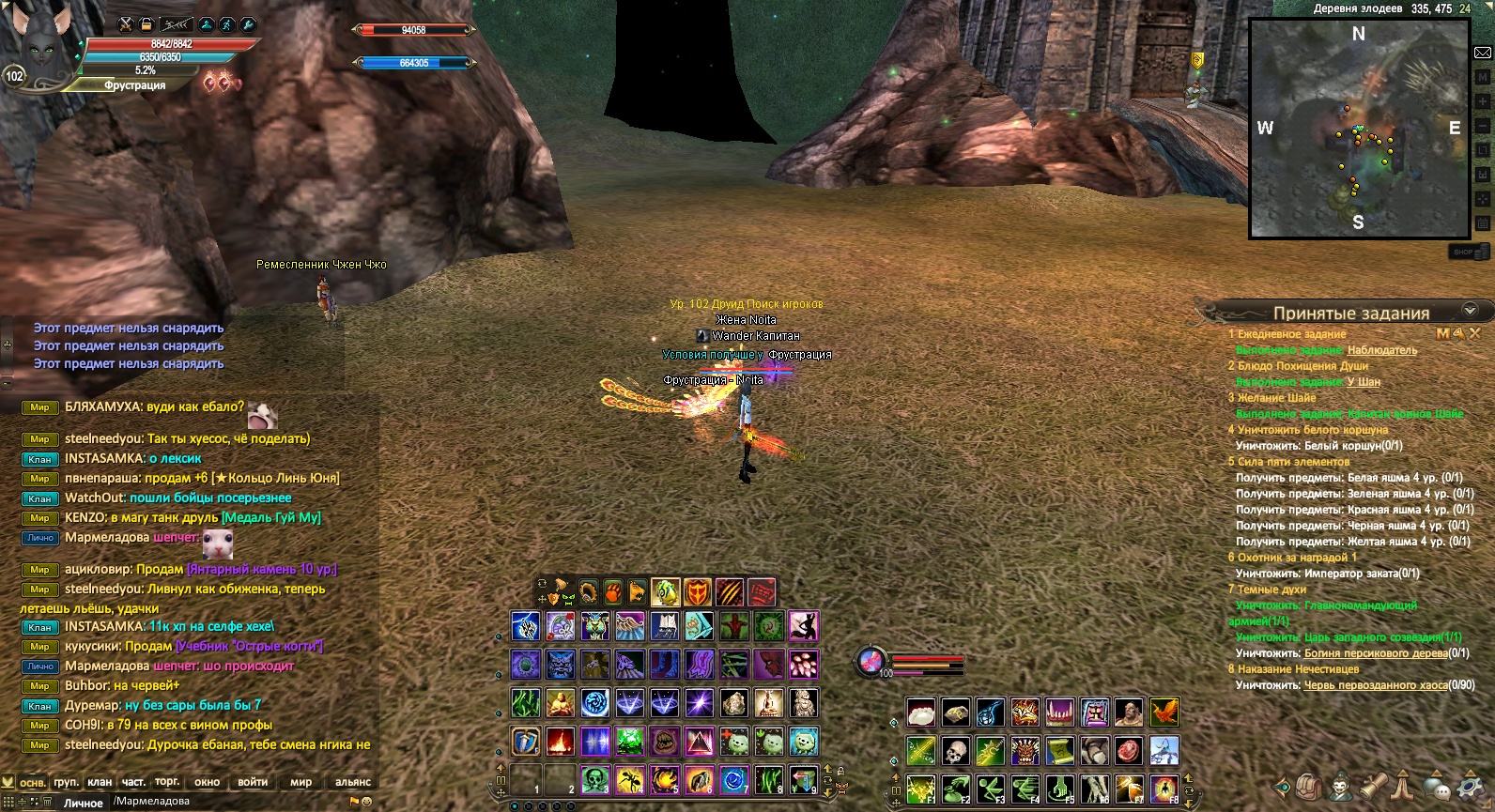Follow the Богиня персикового дерева quest link

point(1373,653)
